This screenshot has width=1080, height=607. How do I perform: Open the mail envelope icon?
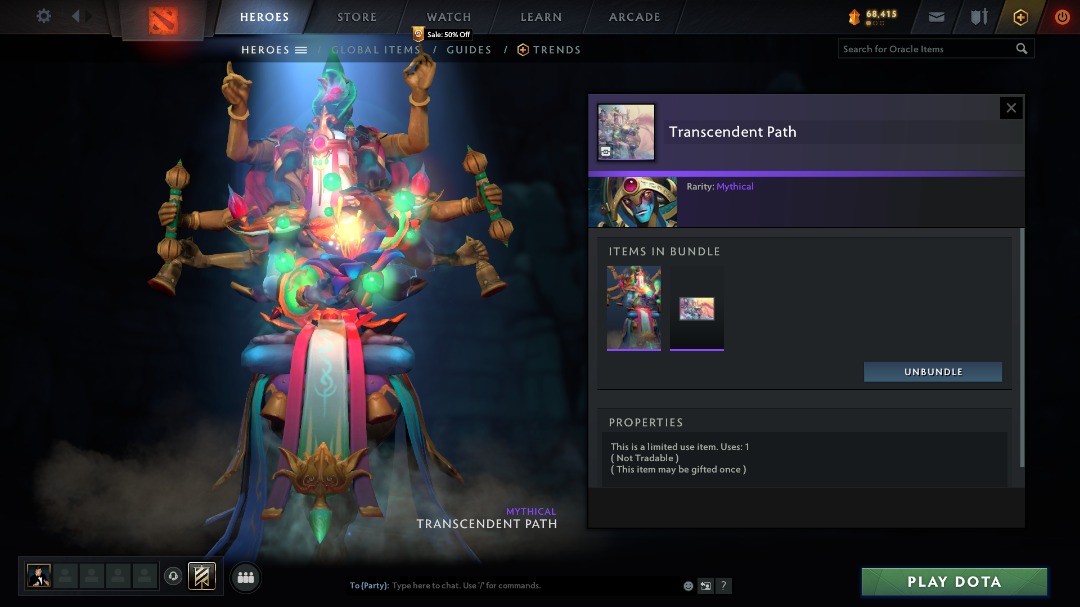click(x=936, y=17)
